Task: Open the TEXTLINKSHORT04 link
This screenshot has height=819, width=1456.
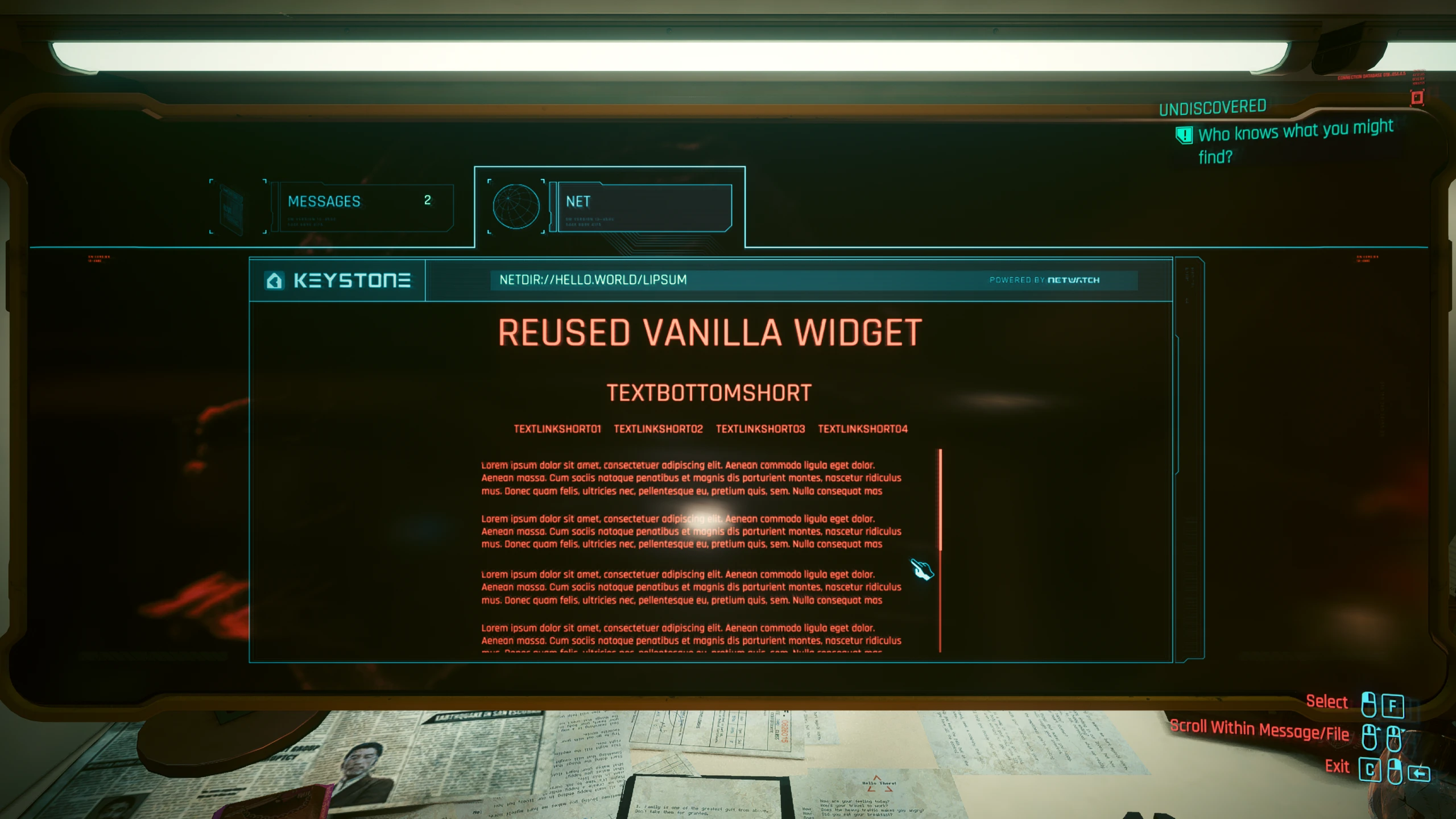Action: 862,429
